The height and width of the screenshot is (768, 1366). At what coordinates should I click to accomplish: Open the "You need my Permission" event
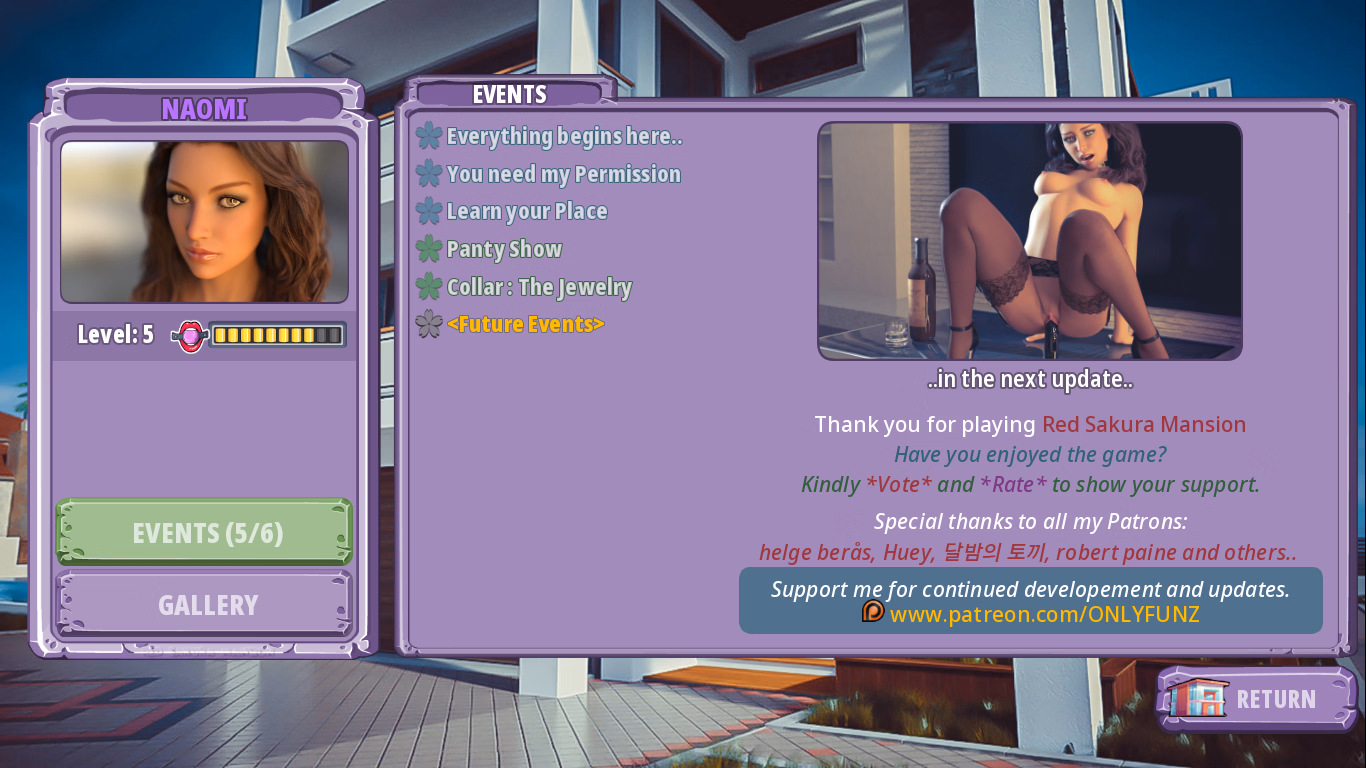point(566,174)
